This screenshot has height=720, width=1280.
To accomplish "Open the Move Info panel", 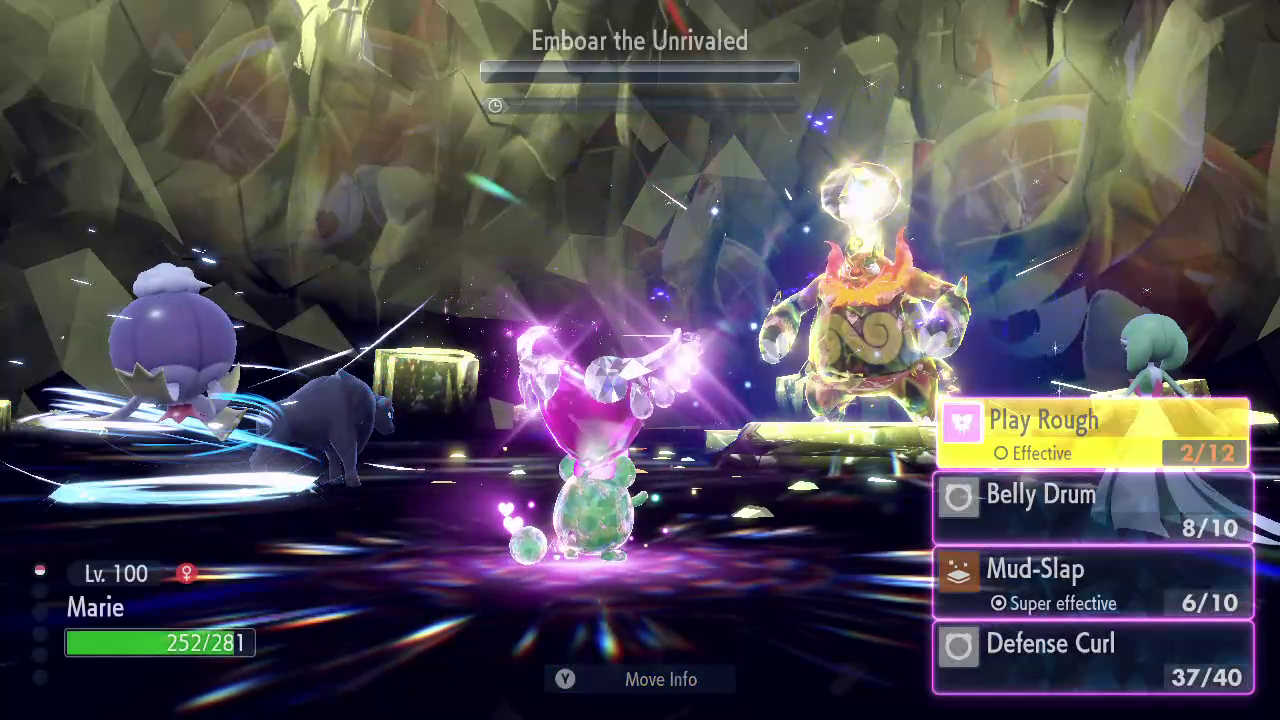I will pos(640,679).
